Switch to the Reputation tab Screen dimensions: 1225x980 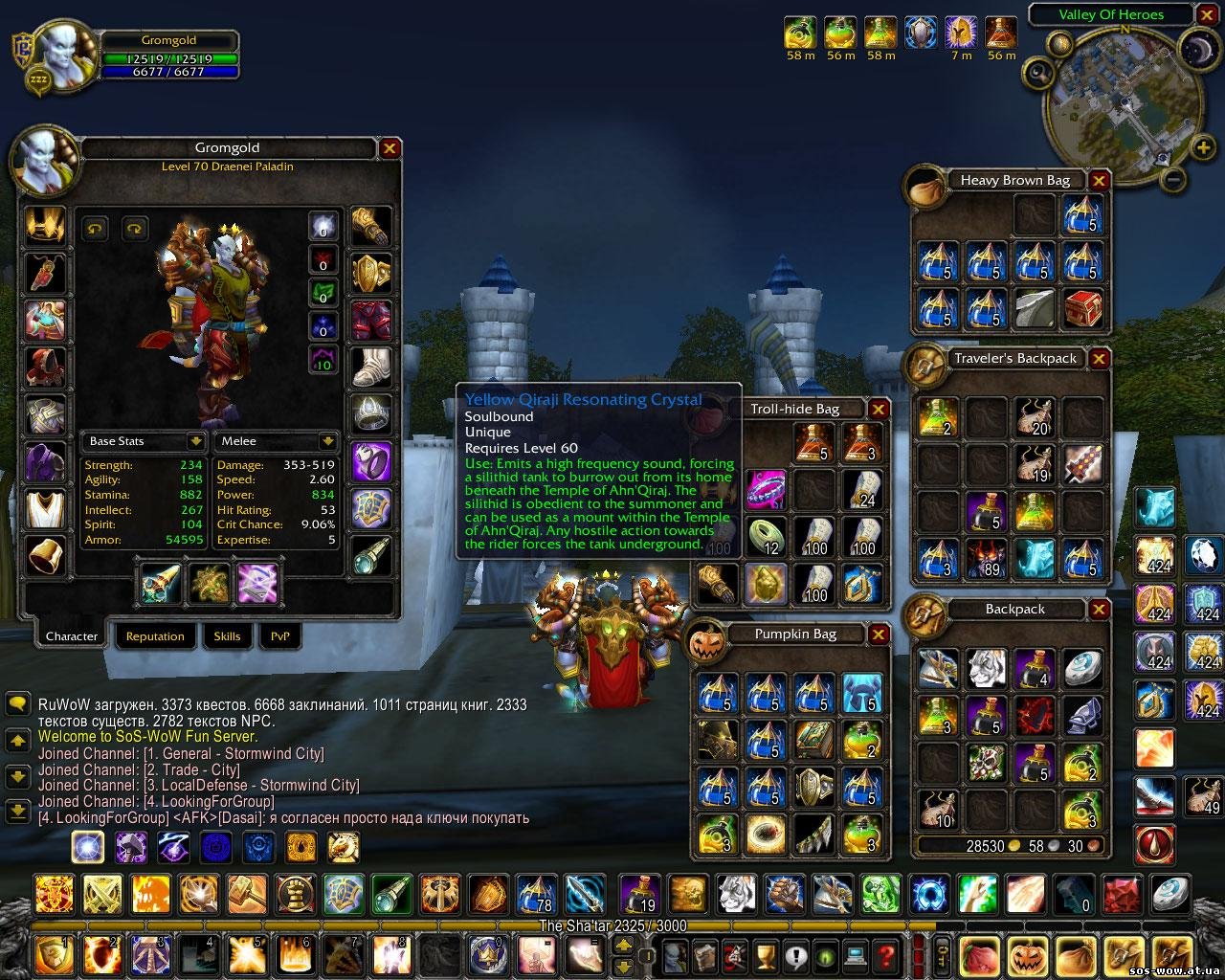(x=155, y=636)
